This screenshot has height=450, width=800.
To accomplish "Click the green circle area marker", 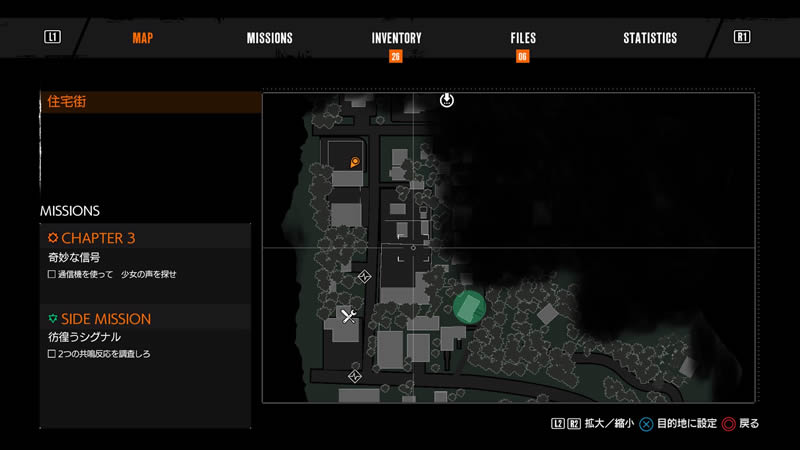I will point(468,306).
